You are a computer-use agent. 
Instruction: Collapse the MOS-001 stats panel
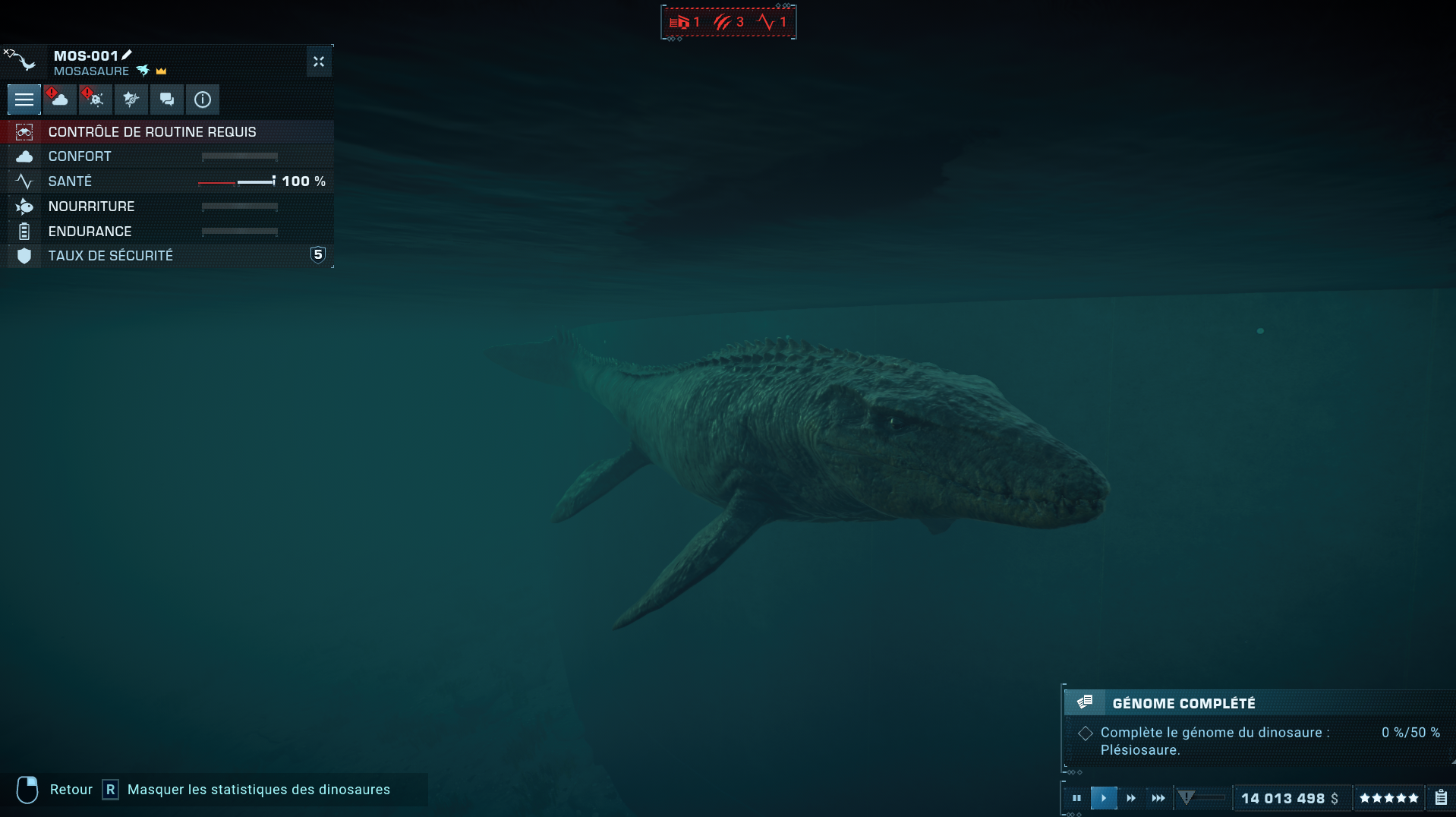pos(318,62)
